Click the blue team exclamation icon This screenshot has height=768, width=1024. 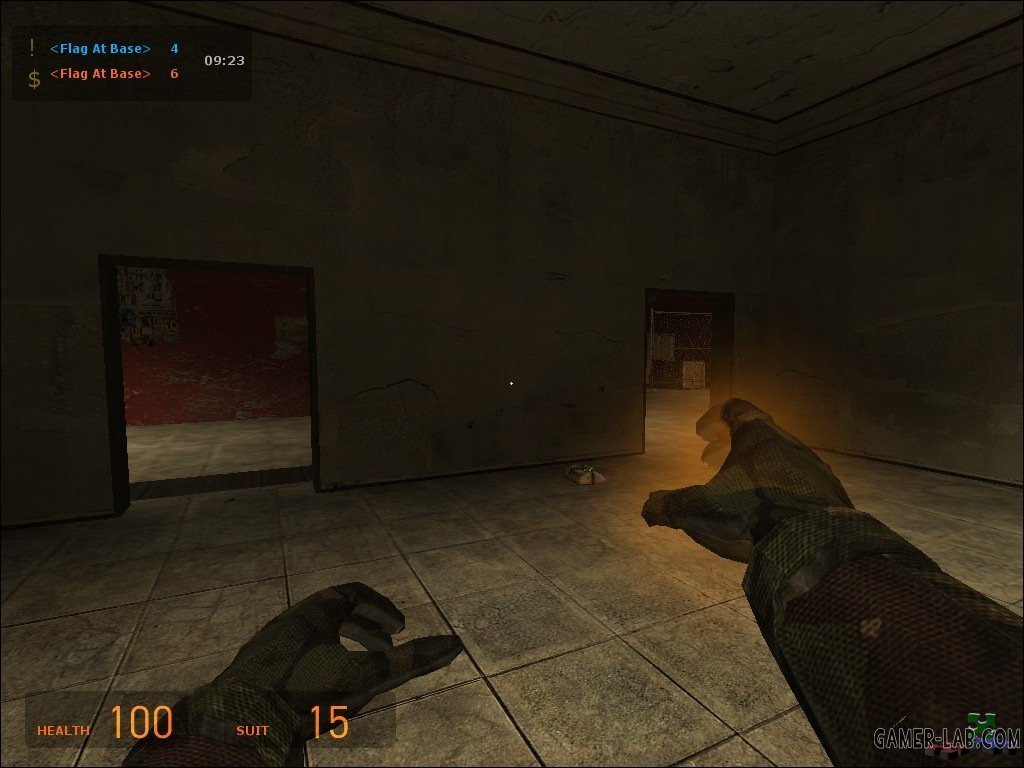(x=32, y=47)
